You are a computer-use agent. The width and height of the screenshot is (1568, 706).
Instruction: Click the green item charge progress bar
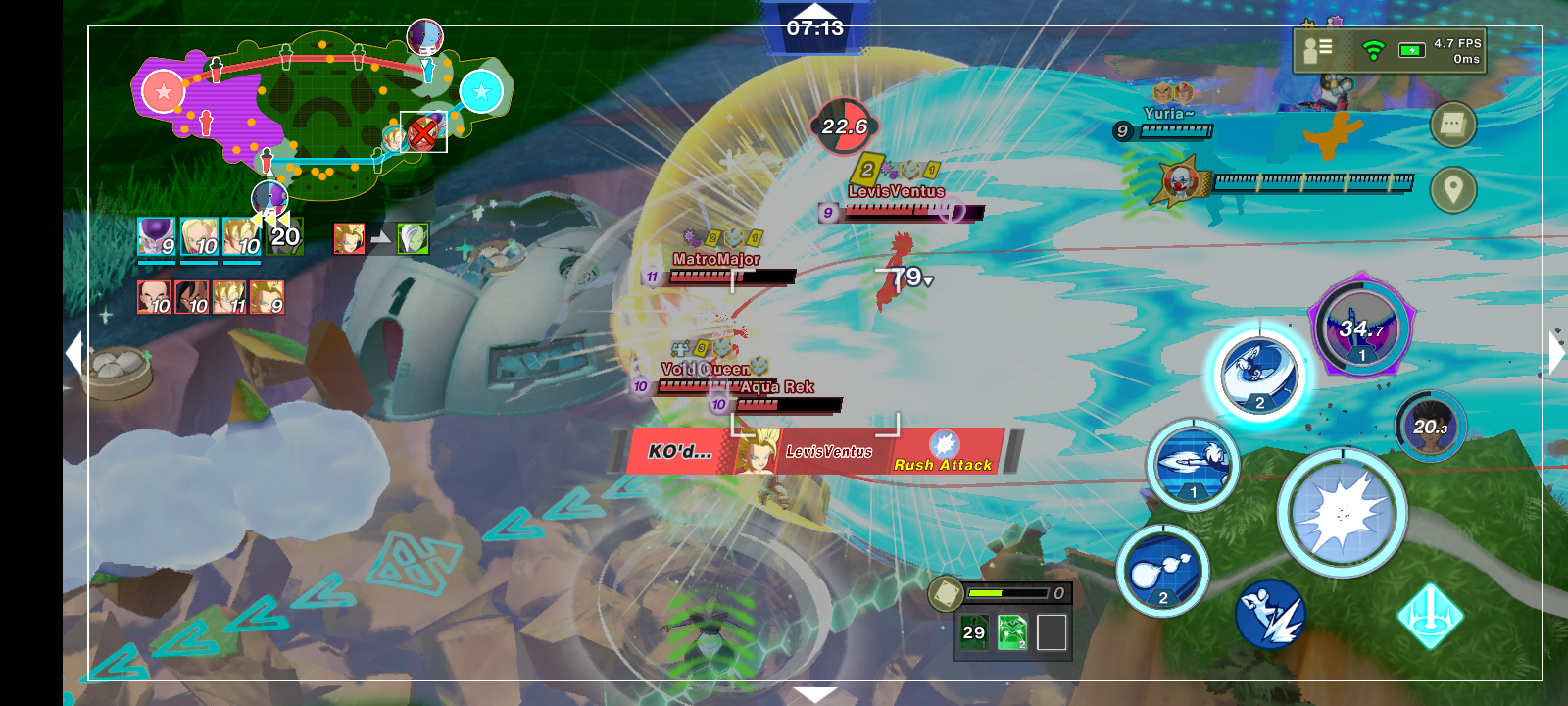tap(1009, 592)
